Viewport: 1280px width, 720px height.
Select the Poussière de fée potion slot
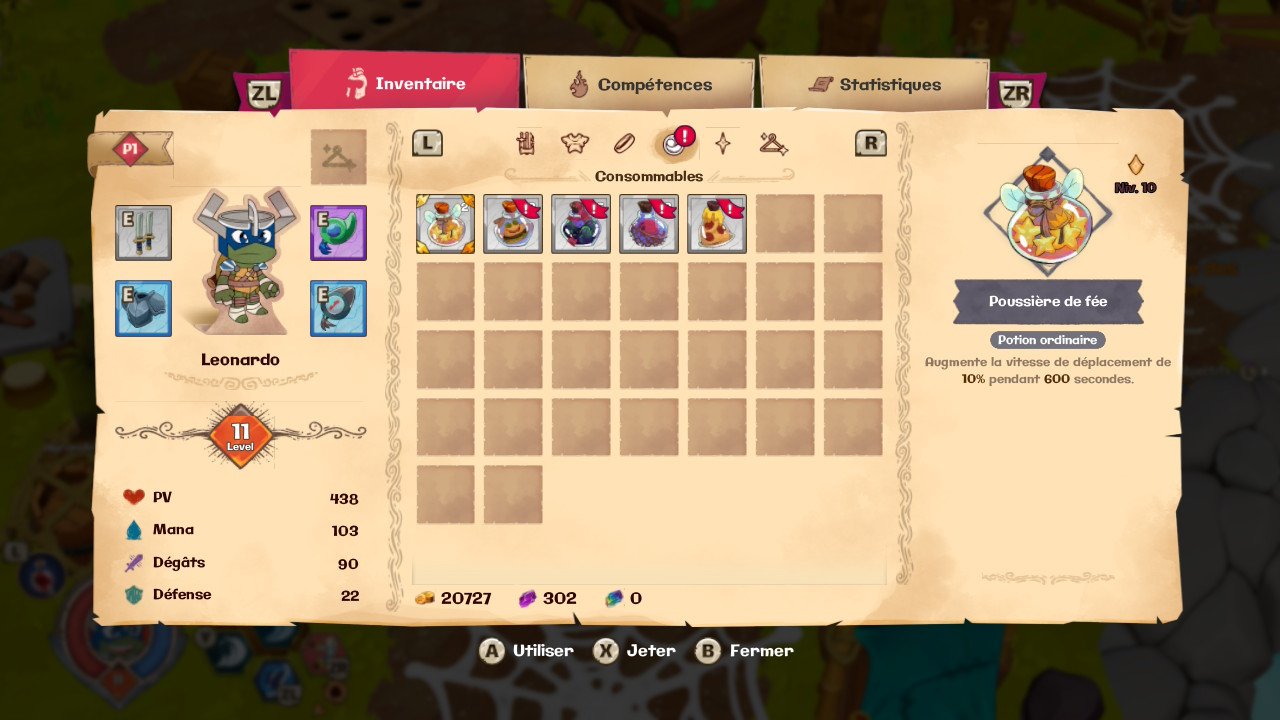(445, 224)
